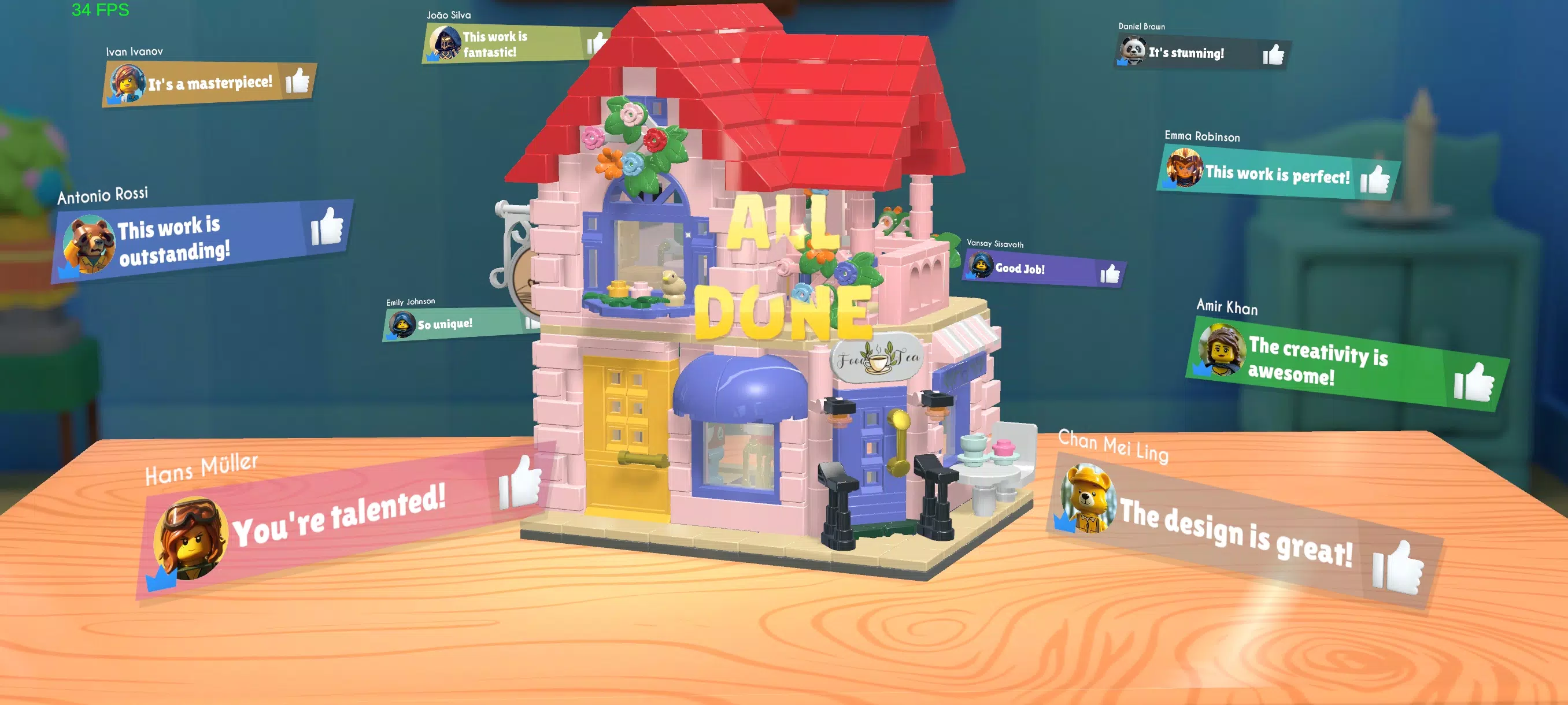Open Daniel Brown's panda avatar
1568x705 pixels.
(1133, 50)
